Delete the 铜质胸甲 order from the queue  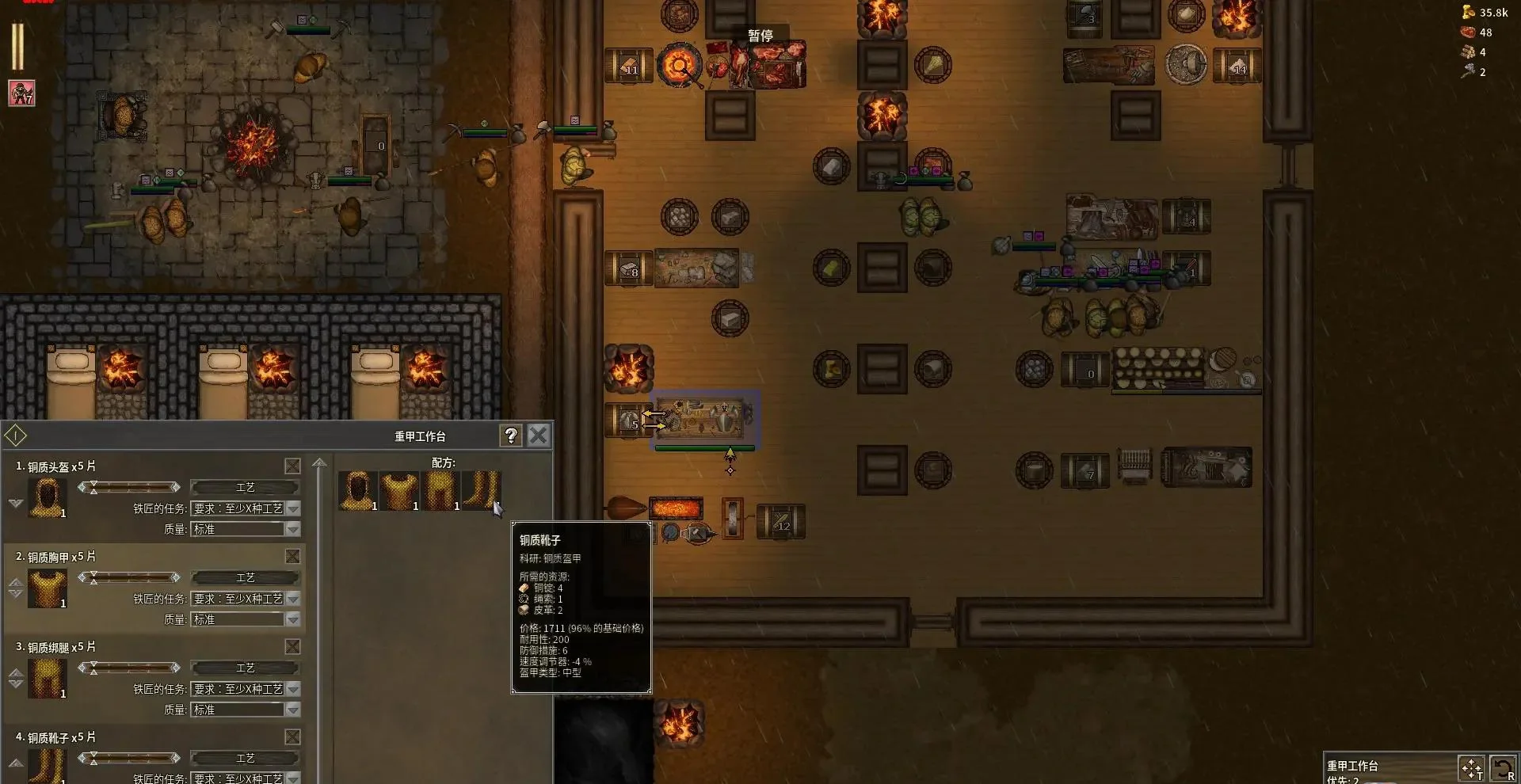point(292,557)
